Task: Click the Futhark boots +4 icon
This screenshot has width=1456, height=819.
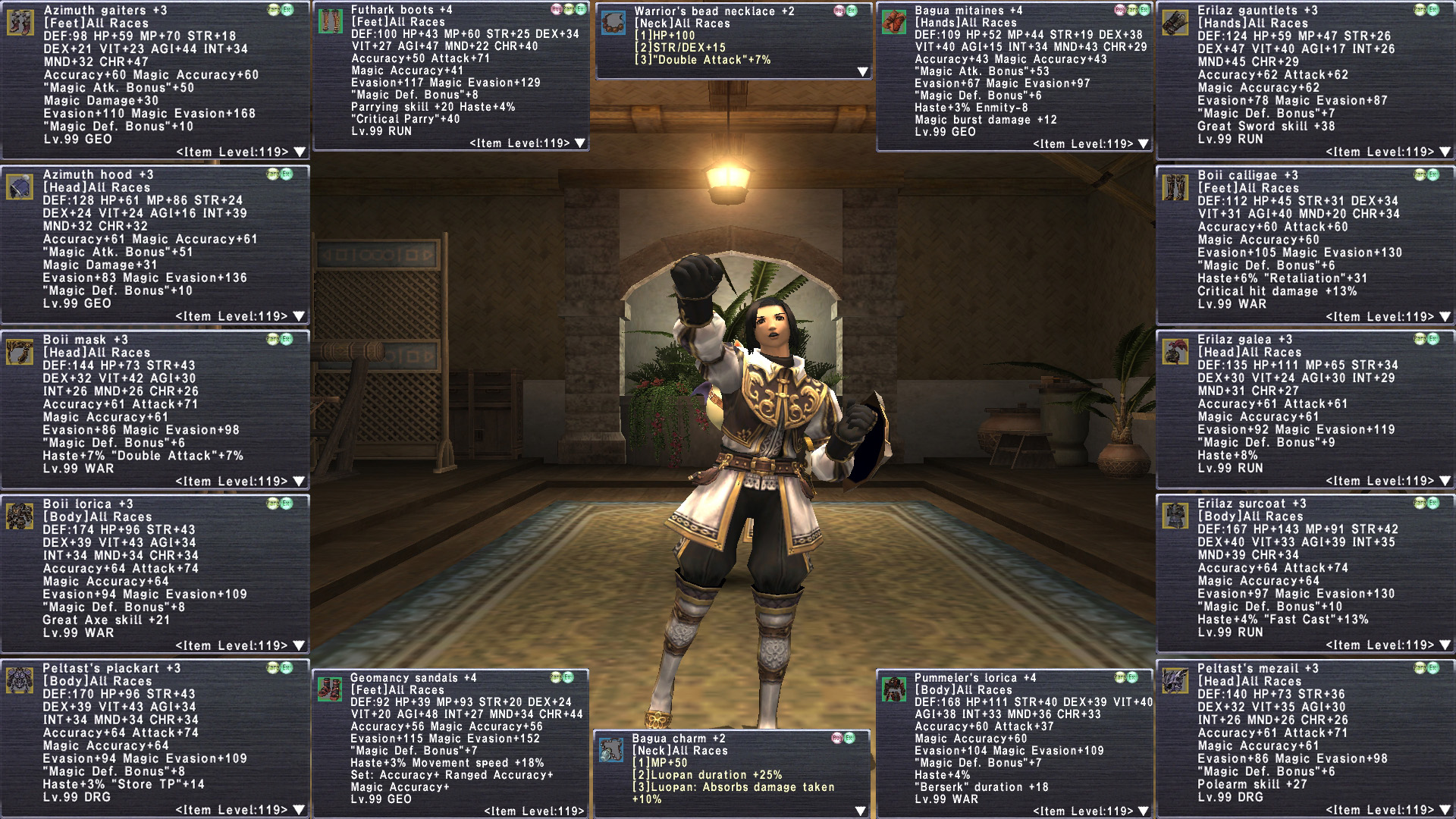Action: click(x=330, y=20)
